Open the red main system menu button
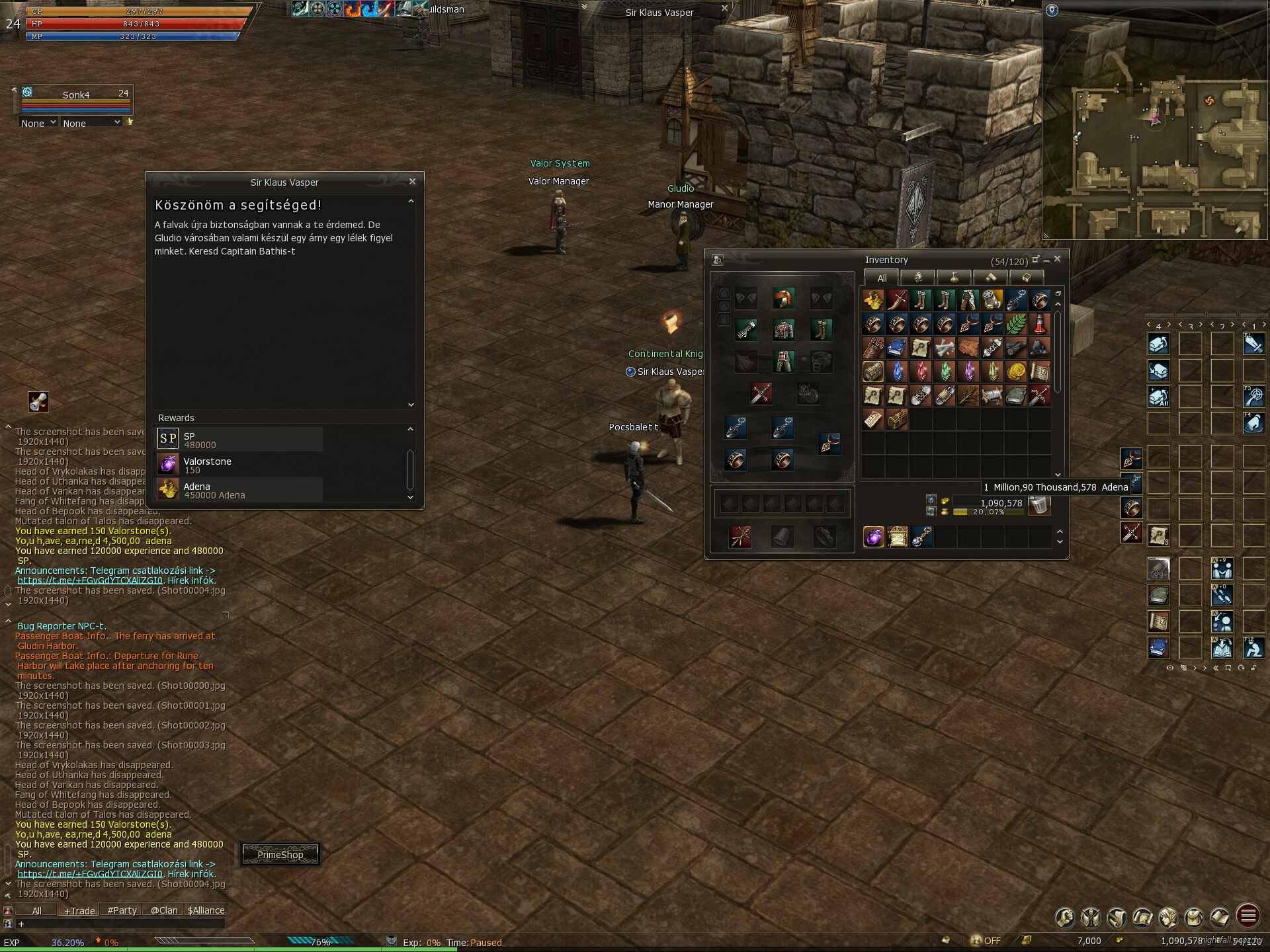Screen dimensions: 1270x952 (x=1248, y=916)
